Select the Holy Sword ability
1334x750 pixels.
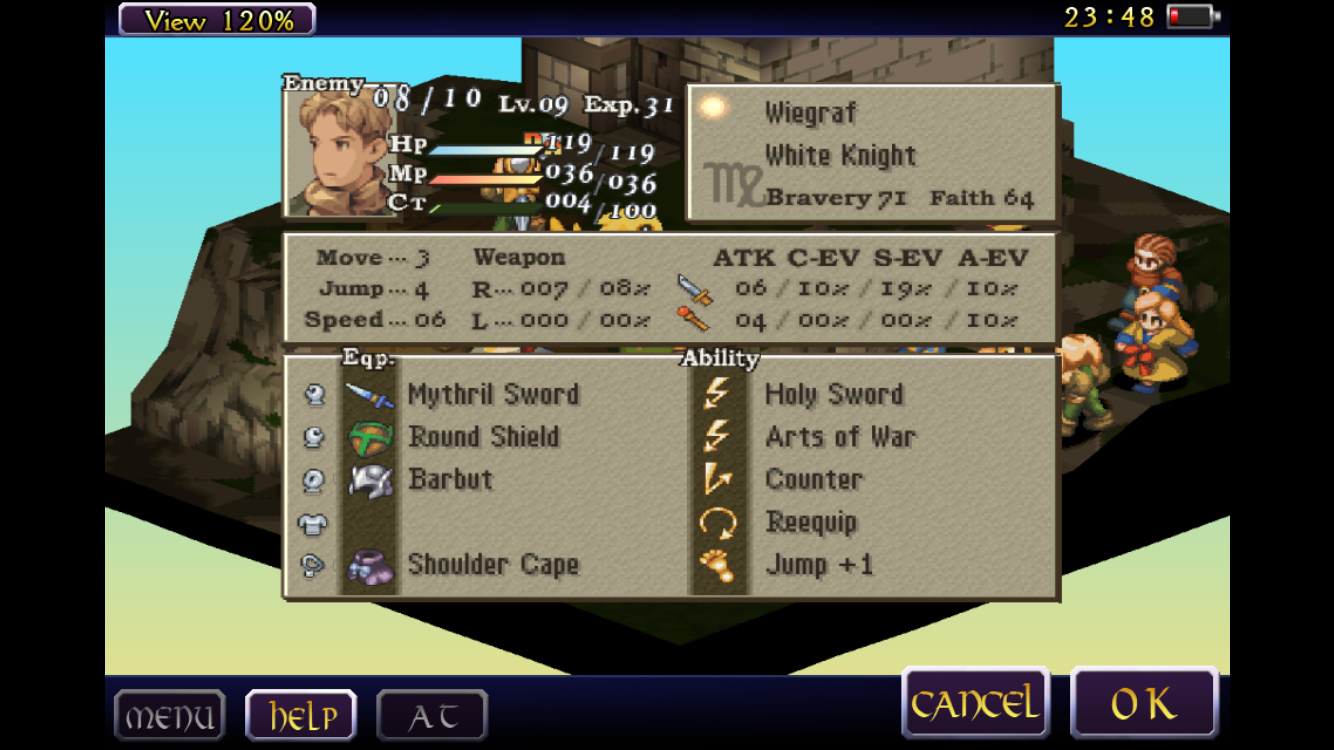click(834, 394)
